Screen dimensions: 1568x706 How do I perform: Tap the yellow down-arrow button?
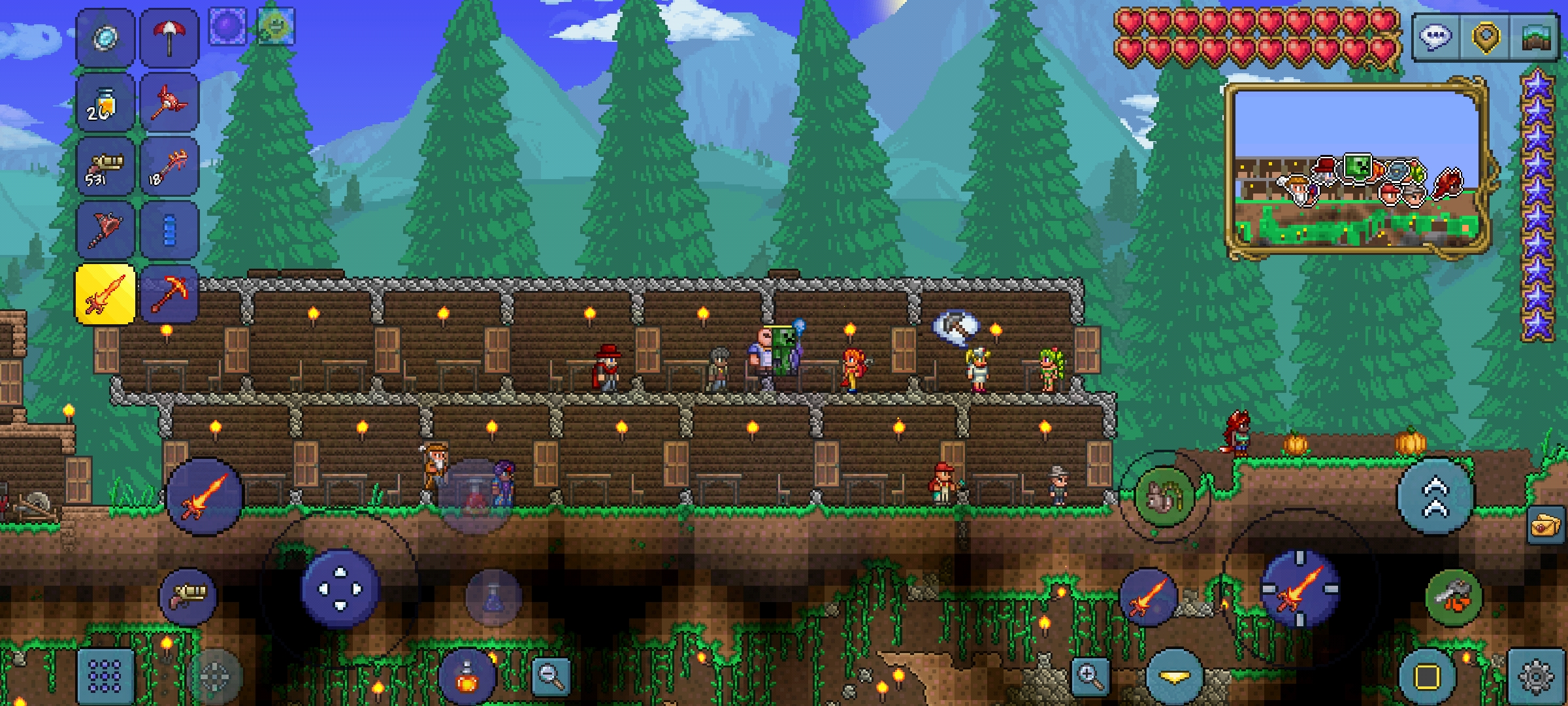tap(1174, 677)
